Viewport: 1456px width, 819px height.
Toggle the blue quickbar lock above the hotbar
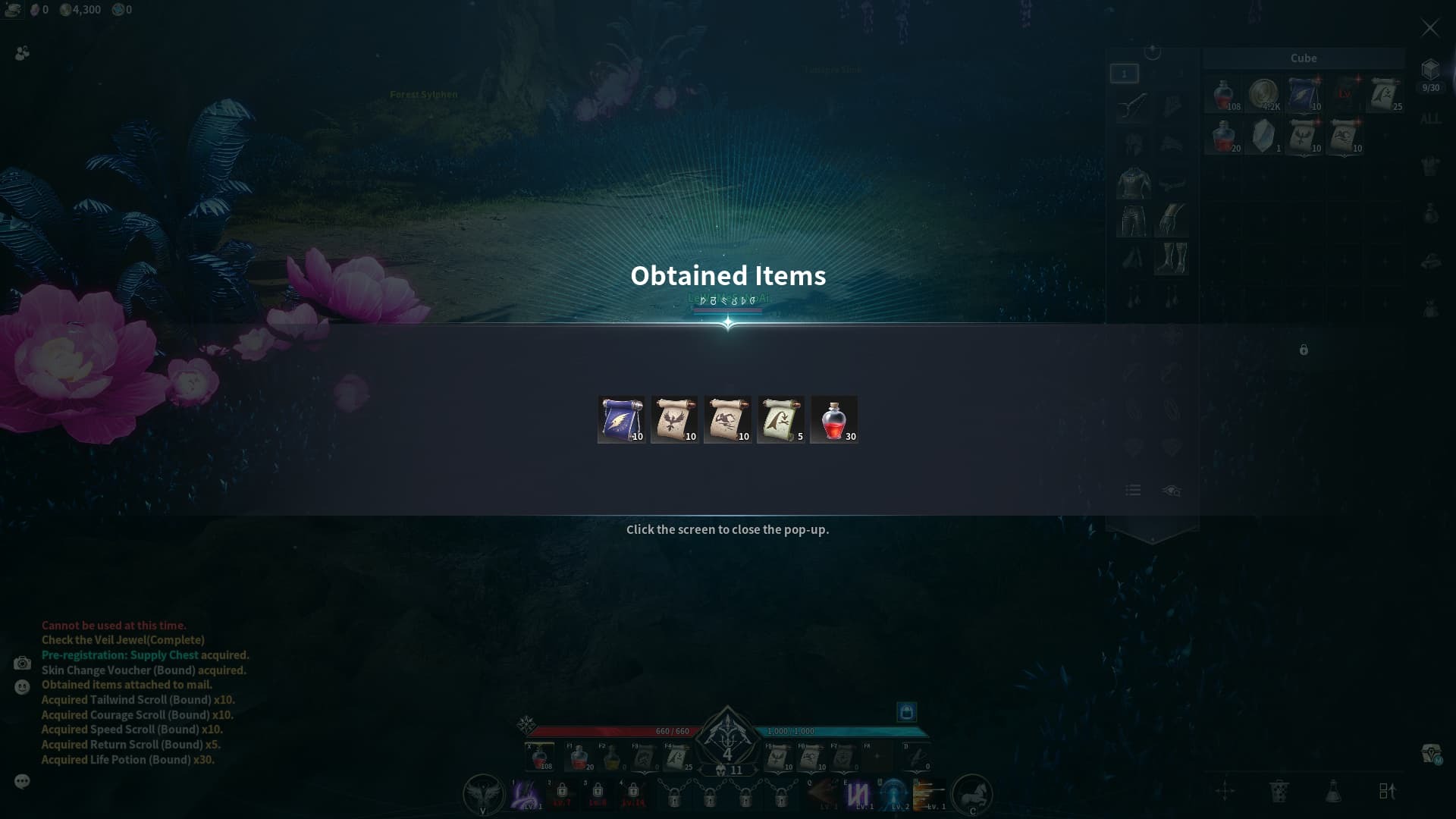(907, 713)
